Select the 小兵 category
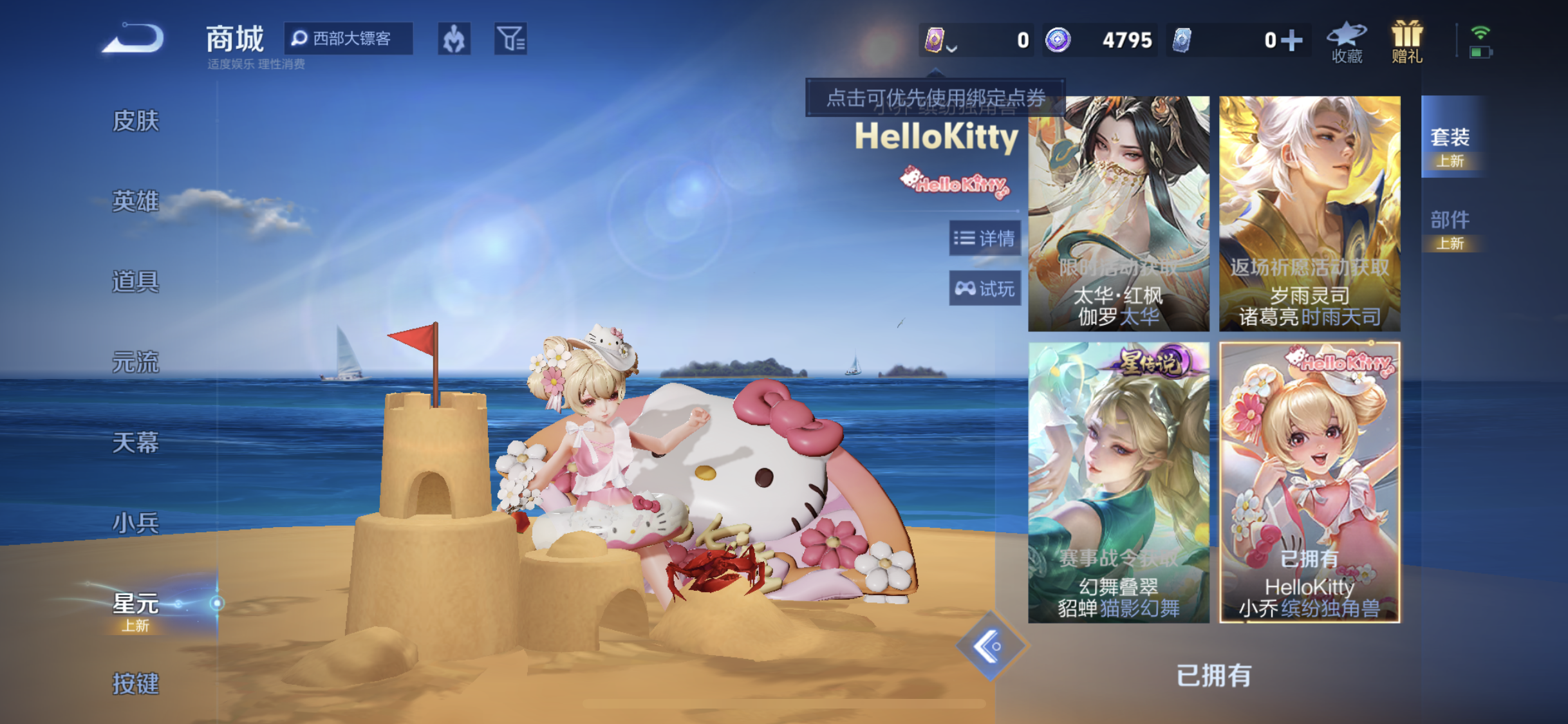 pos(135,523)
